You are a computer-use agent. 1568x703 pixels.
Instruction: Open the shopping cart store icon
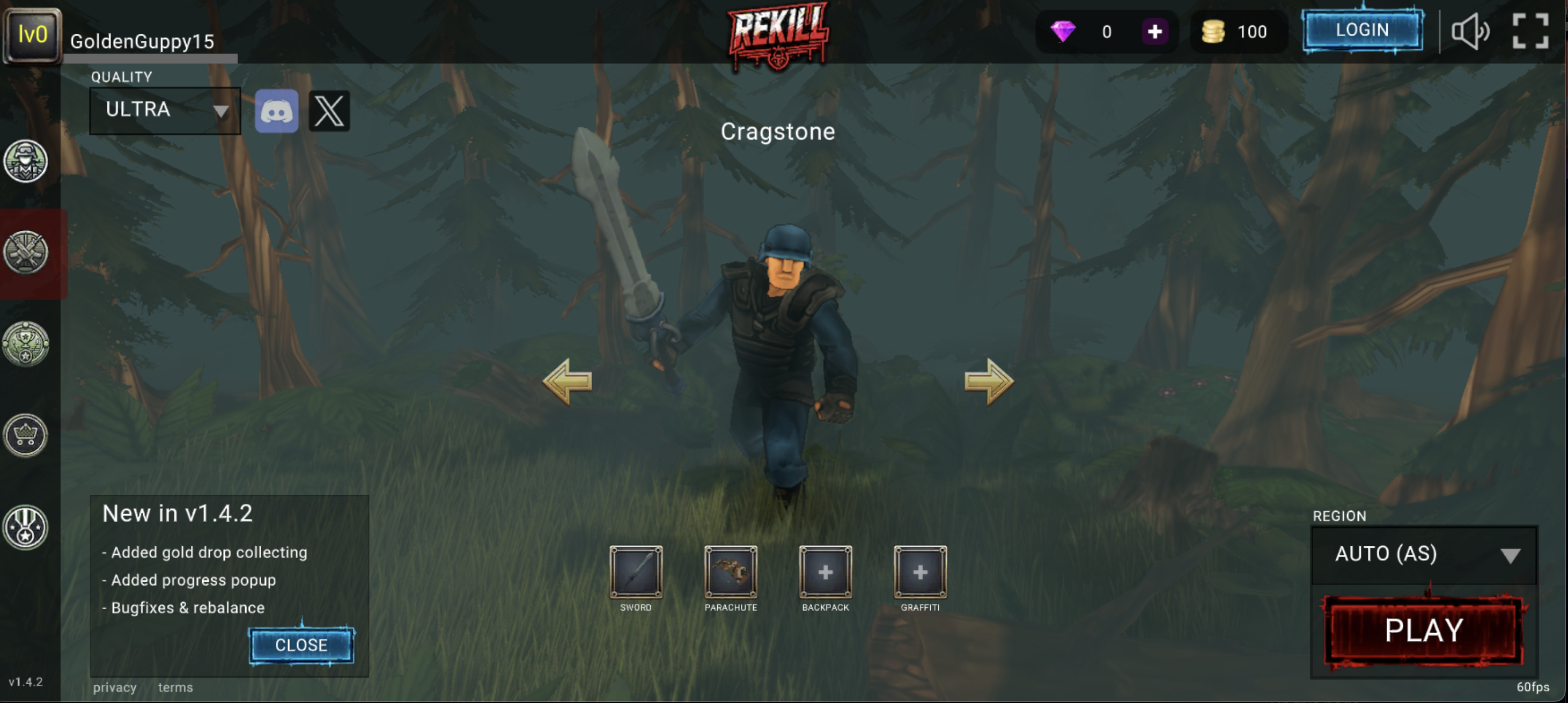point(26,436)
